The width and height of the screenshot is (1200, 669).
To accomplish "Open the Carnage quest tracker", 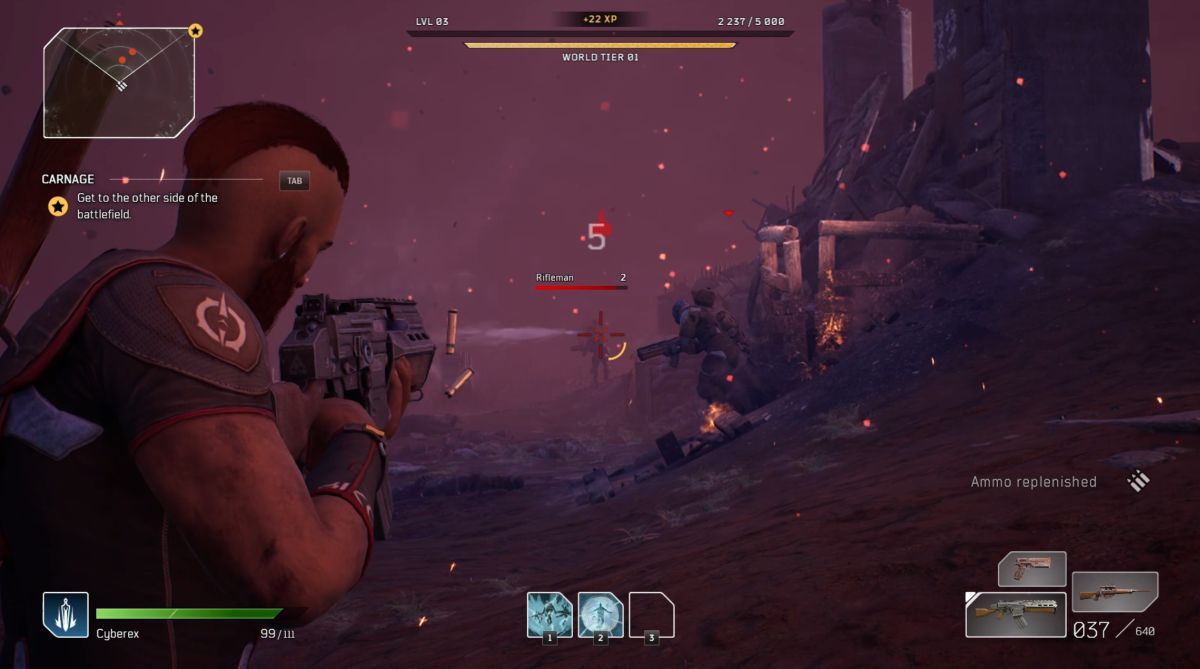I will click(68, 180).
